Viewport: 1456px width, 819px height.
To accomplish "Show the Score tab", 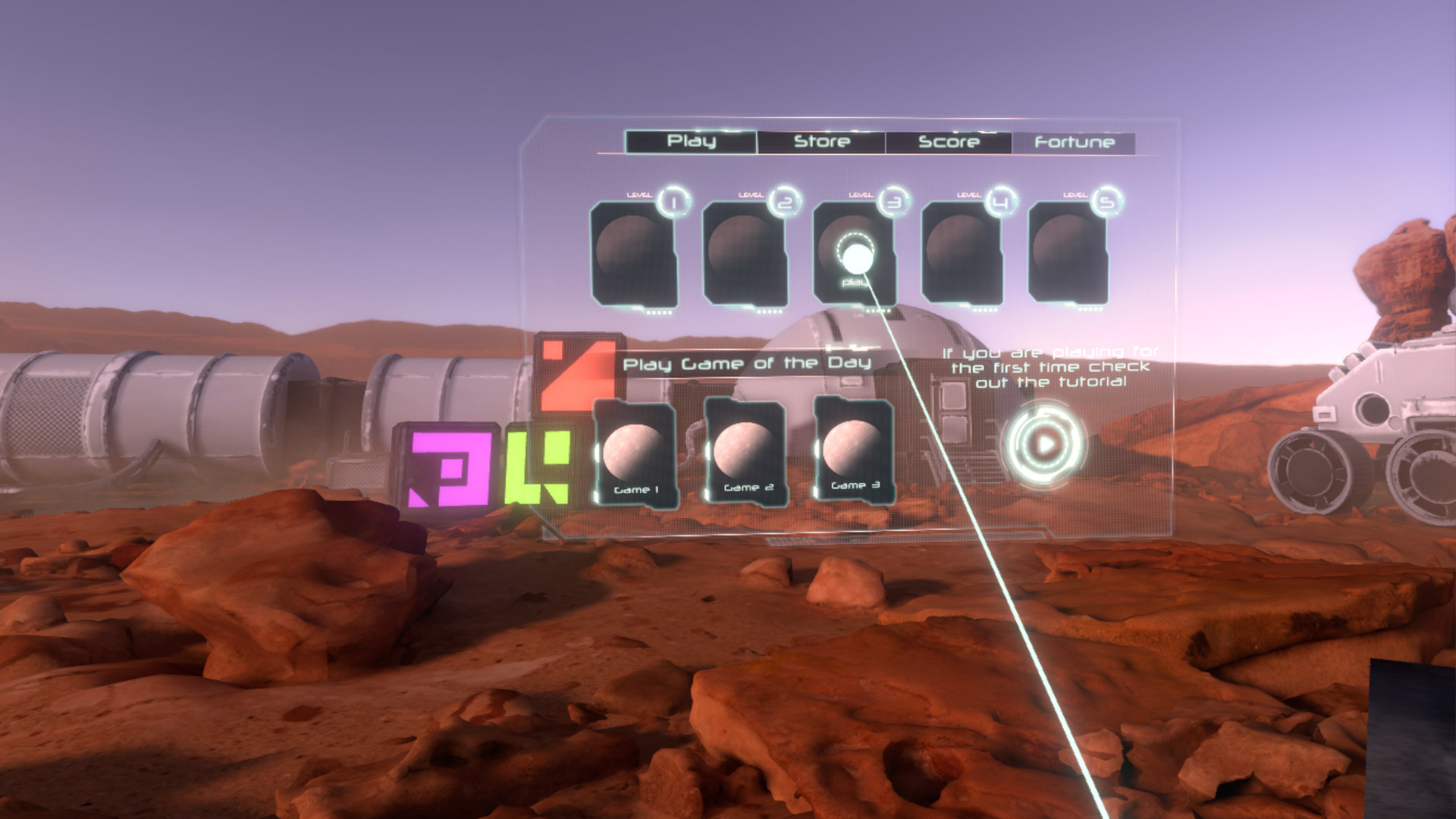I will (949, 143).
